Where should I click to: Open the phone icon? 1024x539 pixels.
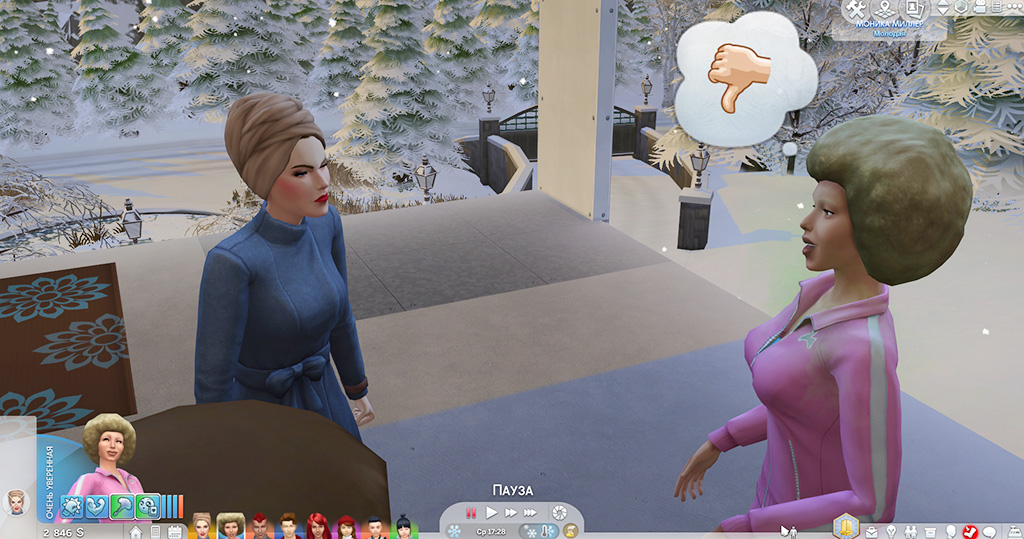pos(155,531)
